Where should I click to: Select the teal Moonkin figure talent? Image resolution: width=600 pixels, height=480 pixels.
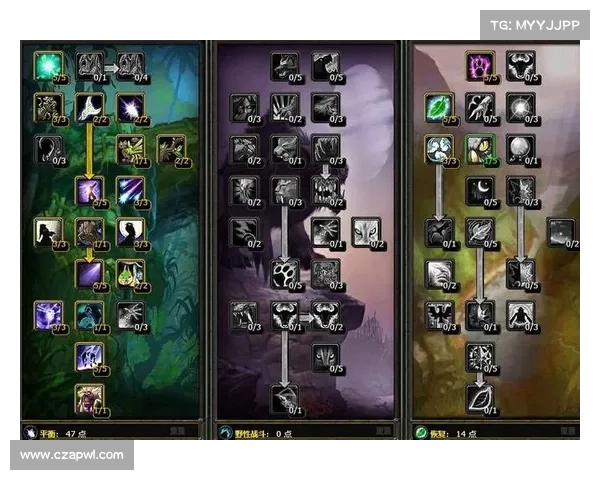point(90,314)
